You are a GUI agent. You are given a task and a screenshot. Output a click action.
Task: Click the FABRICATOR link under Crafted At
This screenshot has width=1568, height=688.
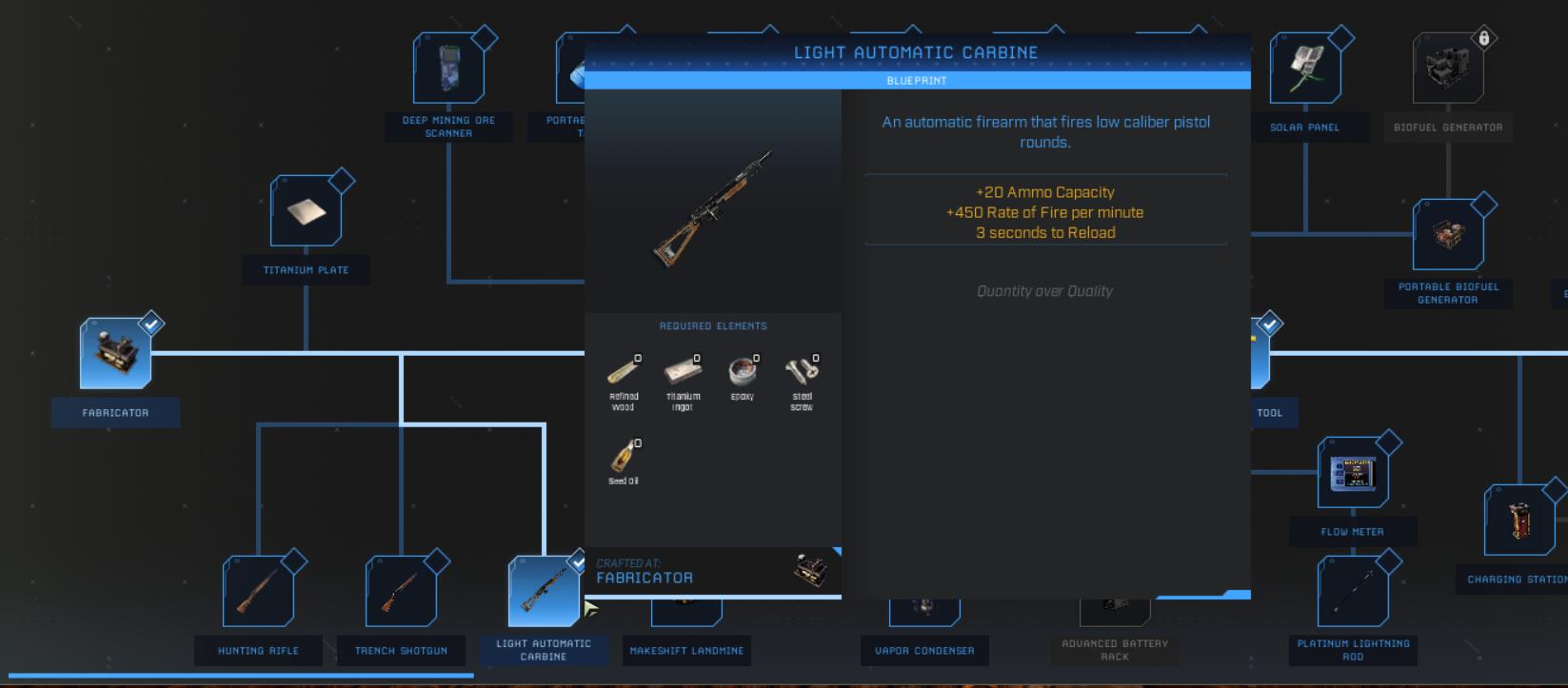click(x=644, y=577)
